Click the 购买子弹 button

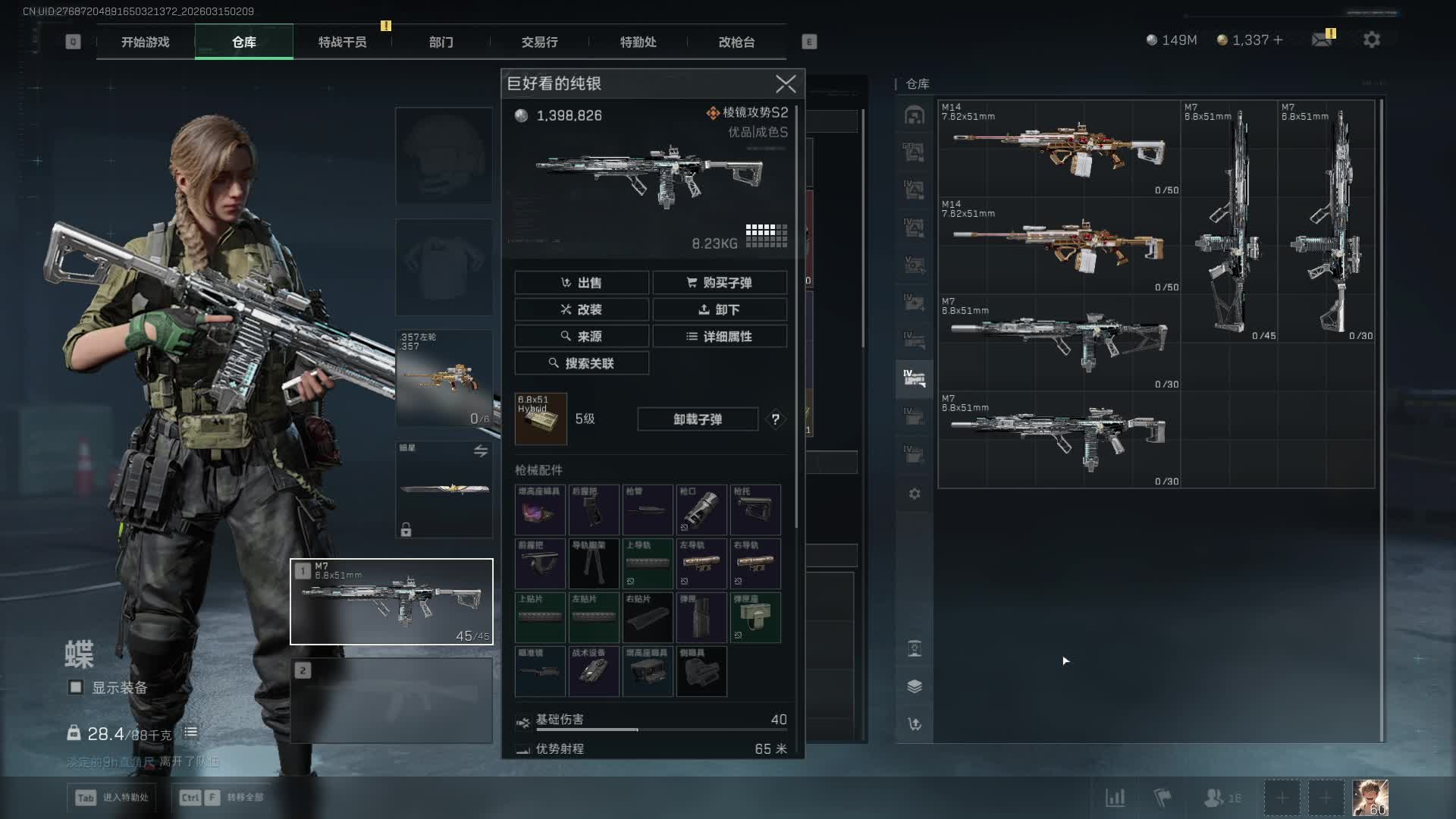click(720, 283)
